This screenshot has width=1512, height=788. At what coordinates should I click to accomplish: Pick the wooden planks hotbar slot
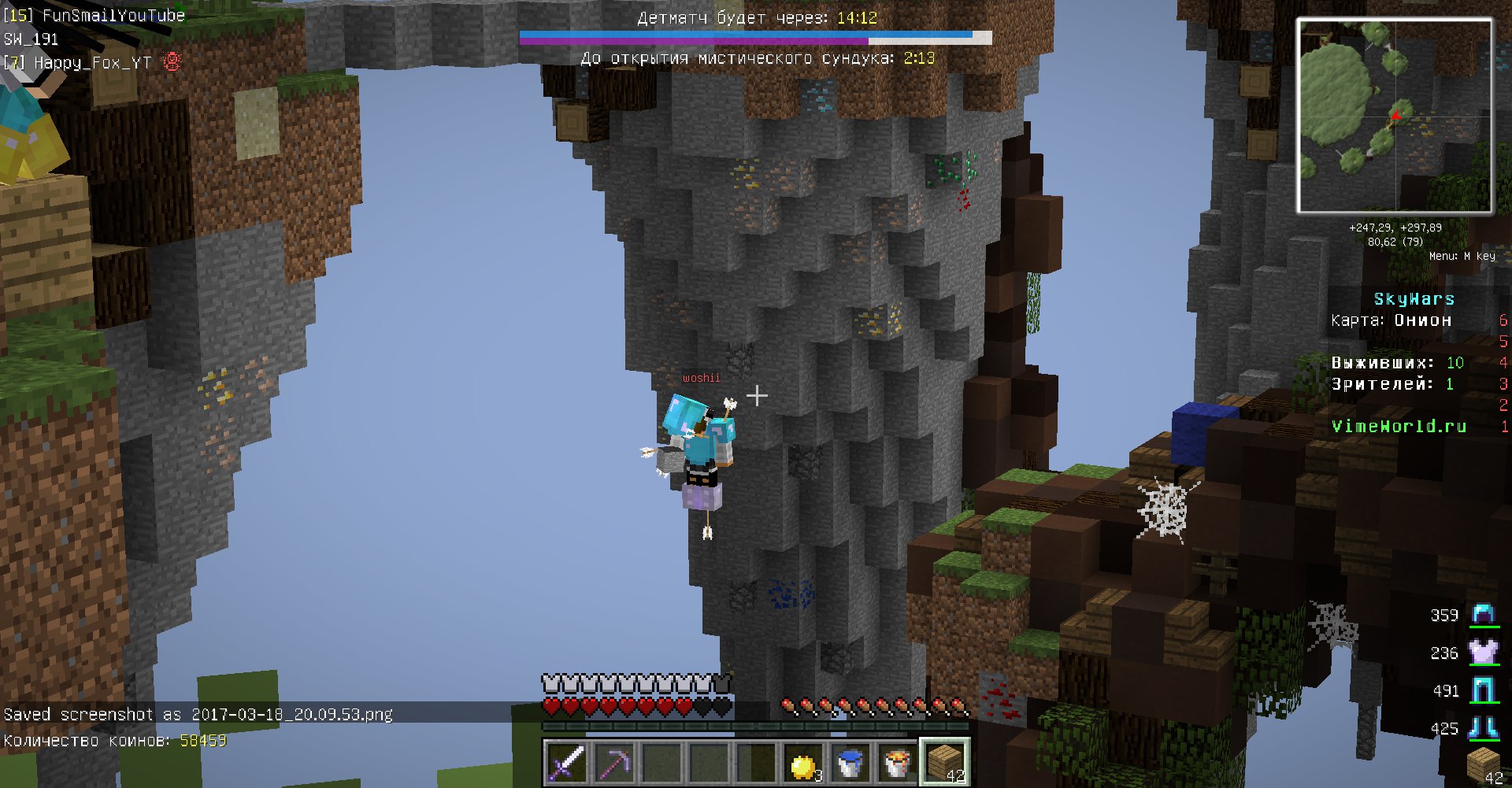944,762
